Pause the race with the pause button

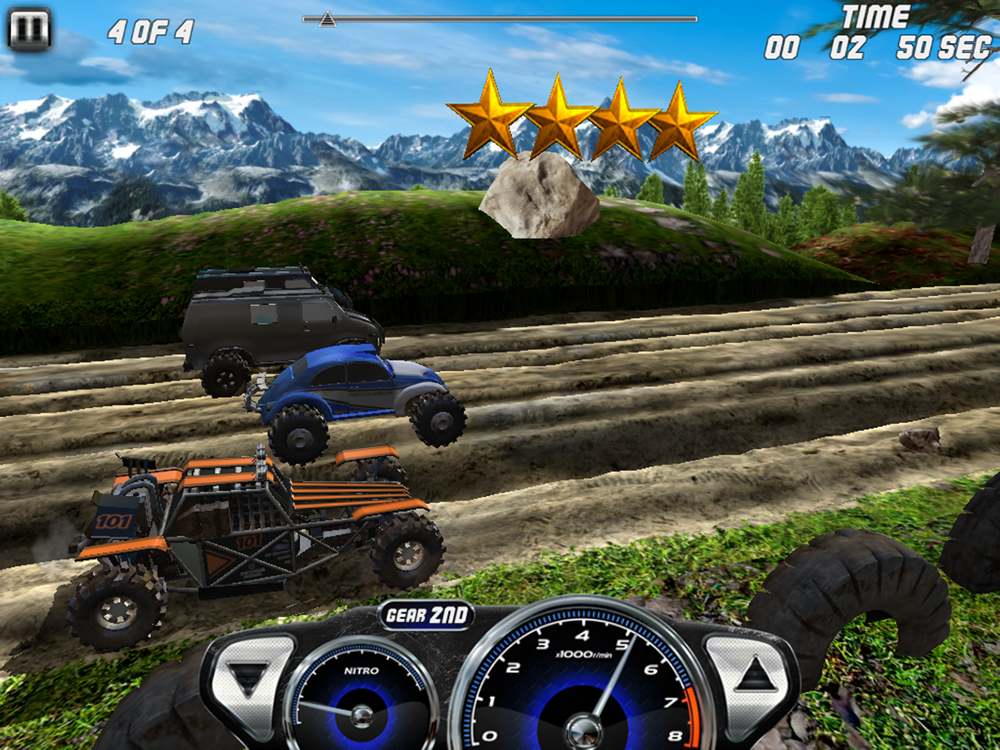(x=29, y=30)
